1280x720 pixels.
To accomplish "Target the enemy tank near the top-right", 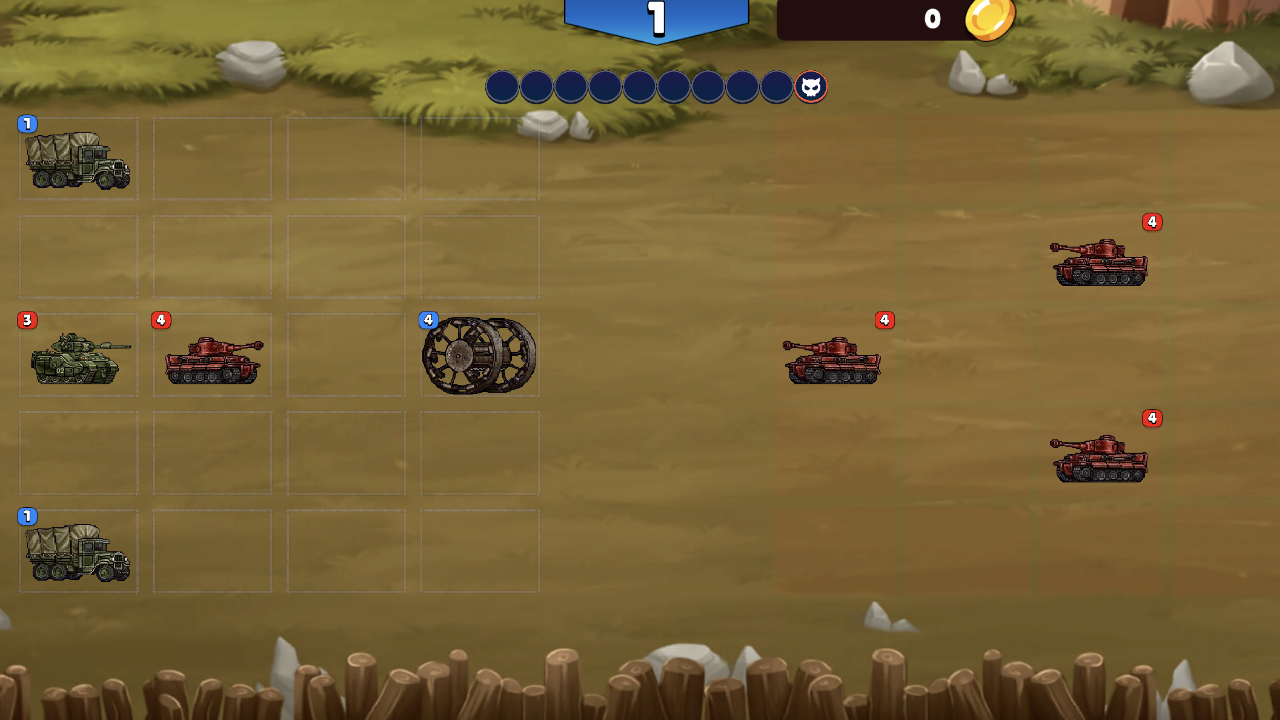I will [x=1100, y=262].
